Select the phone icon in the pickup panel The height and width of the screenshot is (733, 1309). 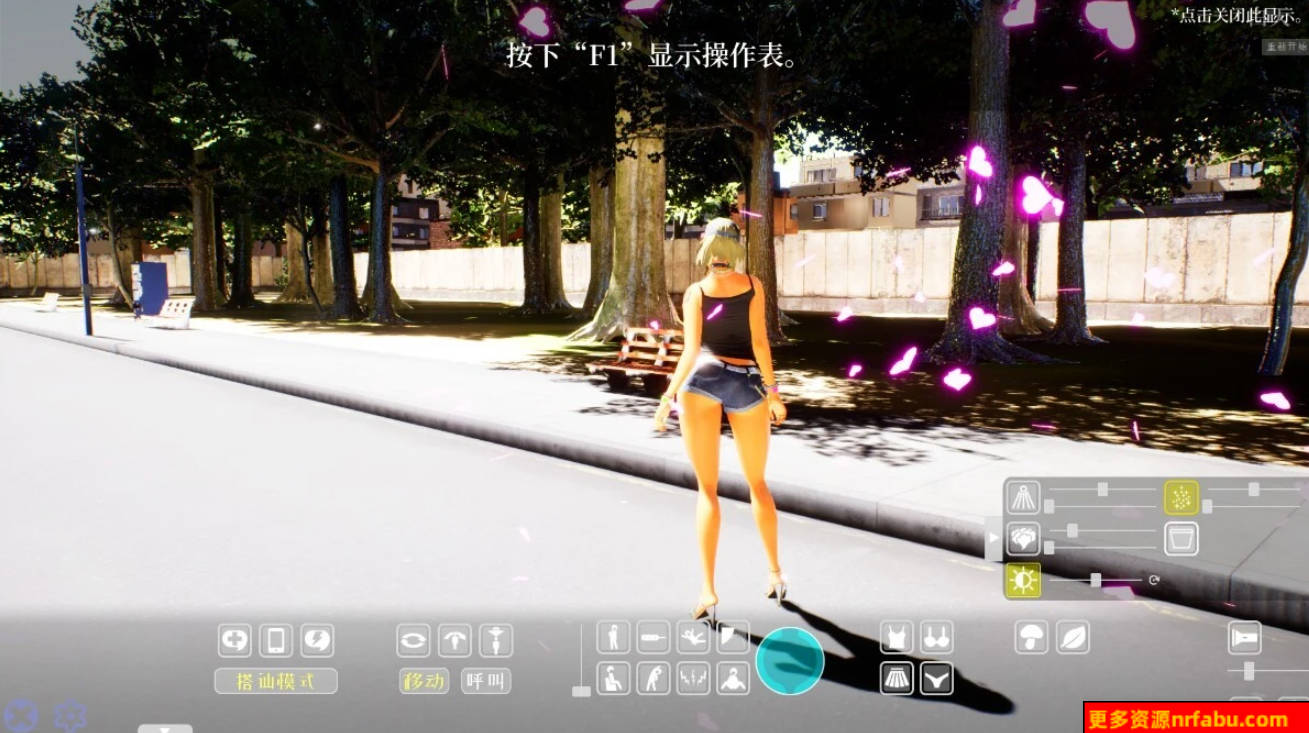276,640
